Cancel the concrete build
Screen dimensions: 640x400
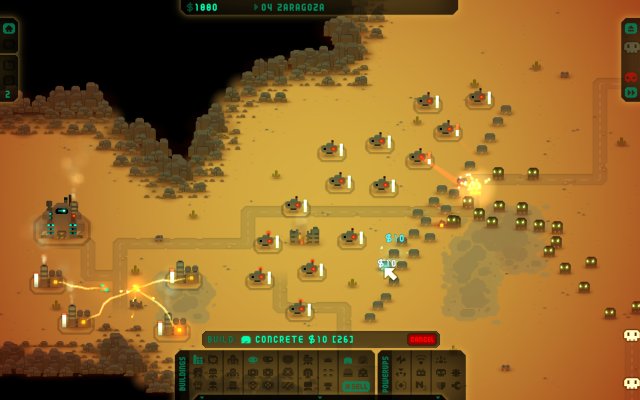423,340
